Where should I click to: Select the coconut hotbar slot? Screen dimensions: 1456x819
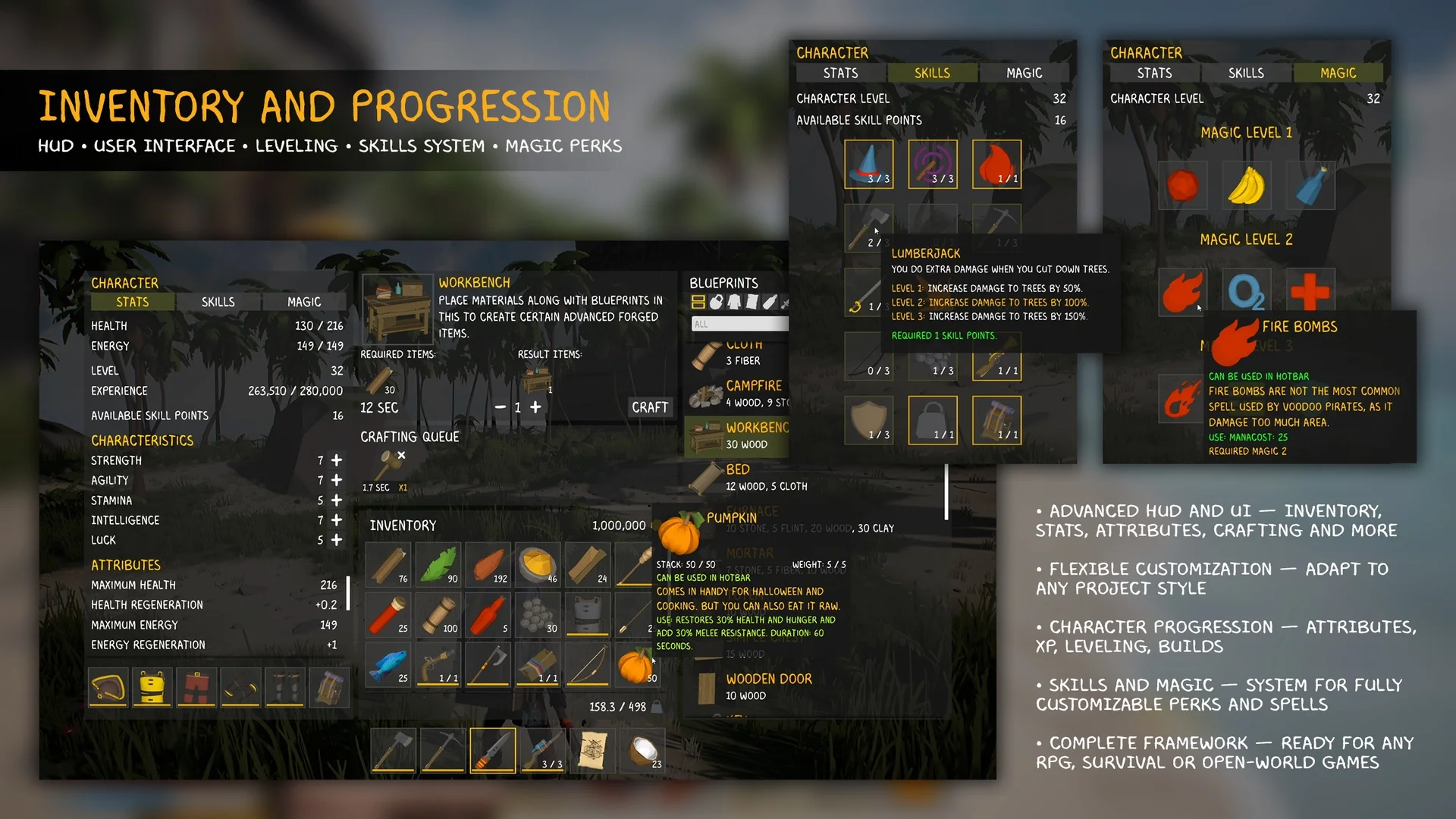tap(643, 750)
